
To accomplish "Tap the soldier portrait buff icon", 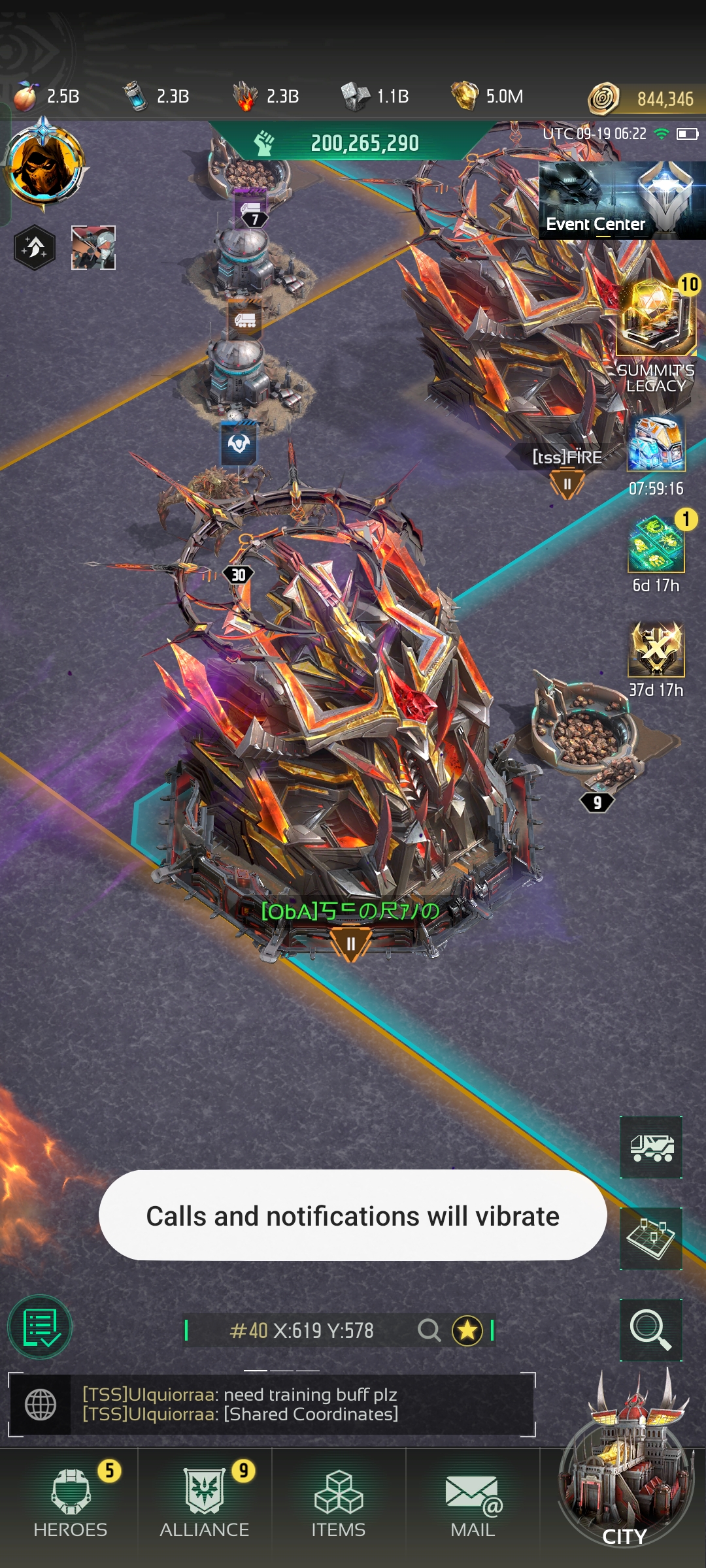I will 93,248.
